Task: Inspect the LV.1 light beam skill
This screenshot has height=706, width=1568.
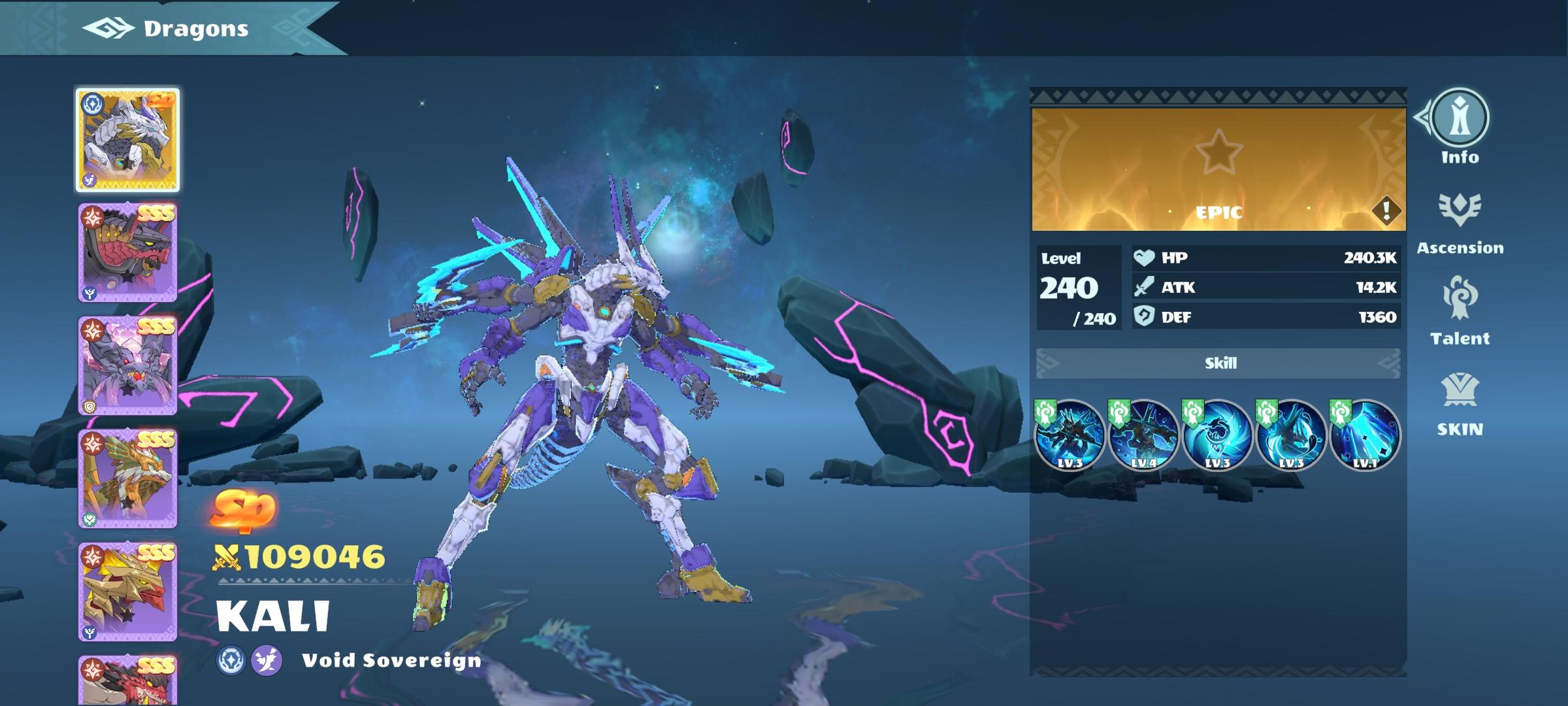Action: coord(1365,435)
